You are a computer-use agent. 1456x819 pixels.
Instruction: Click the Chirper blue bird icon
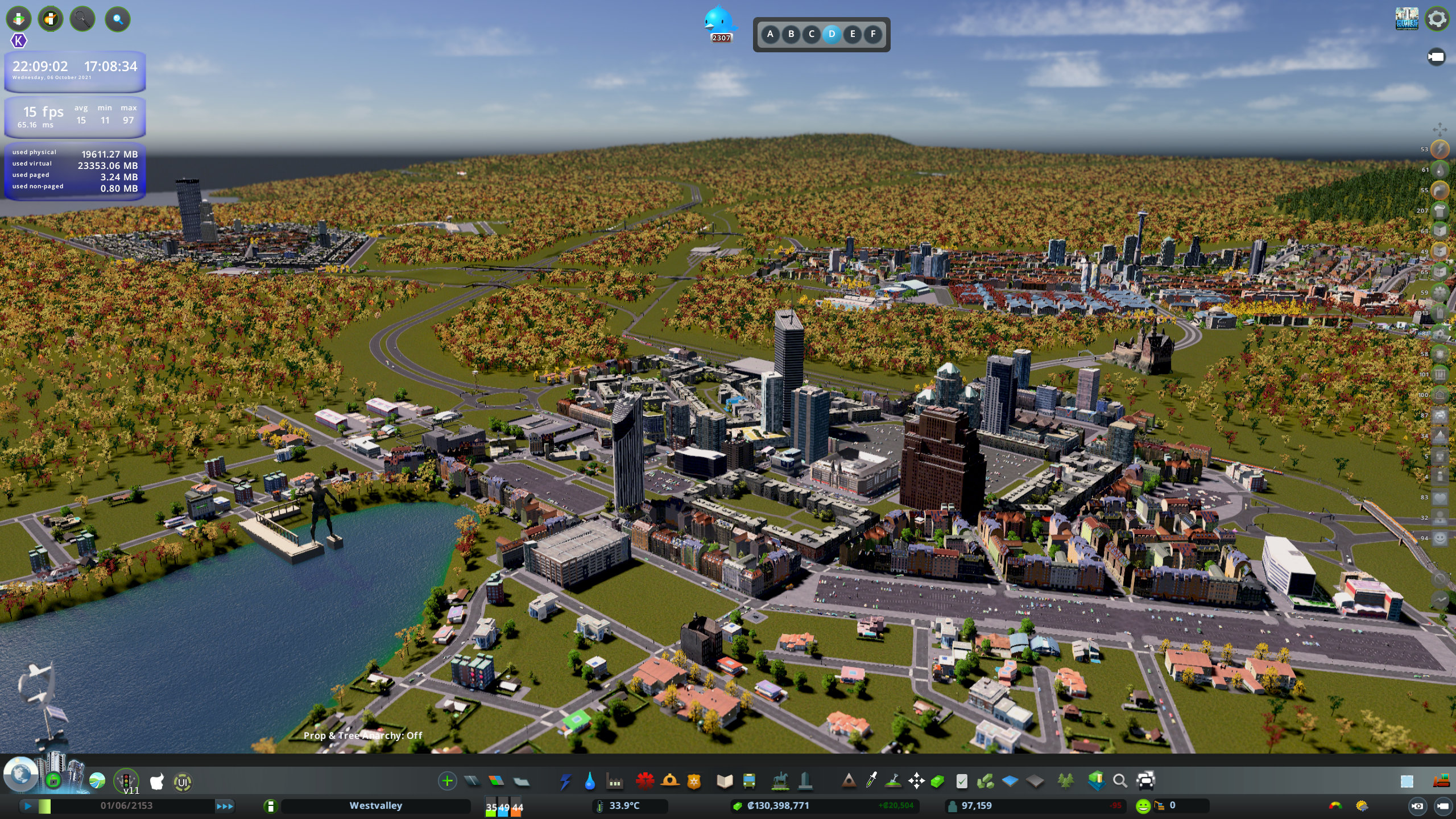[x=719, y=22]
